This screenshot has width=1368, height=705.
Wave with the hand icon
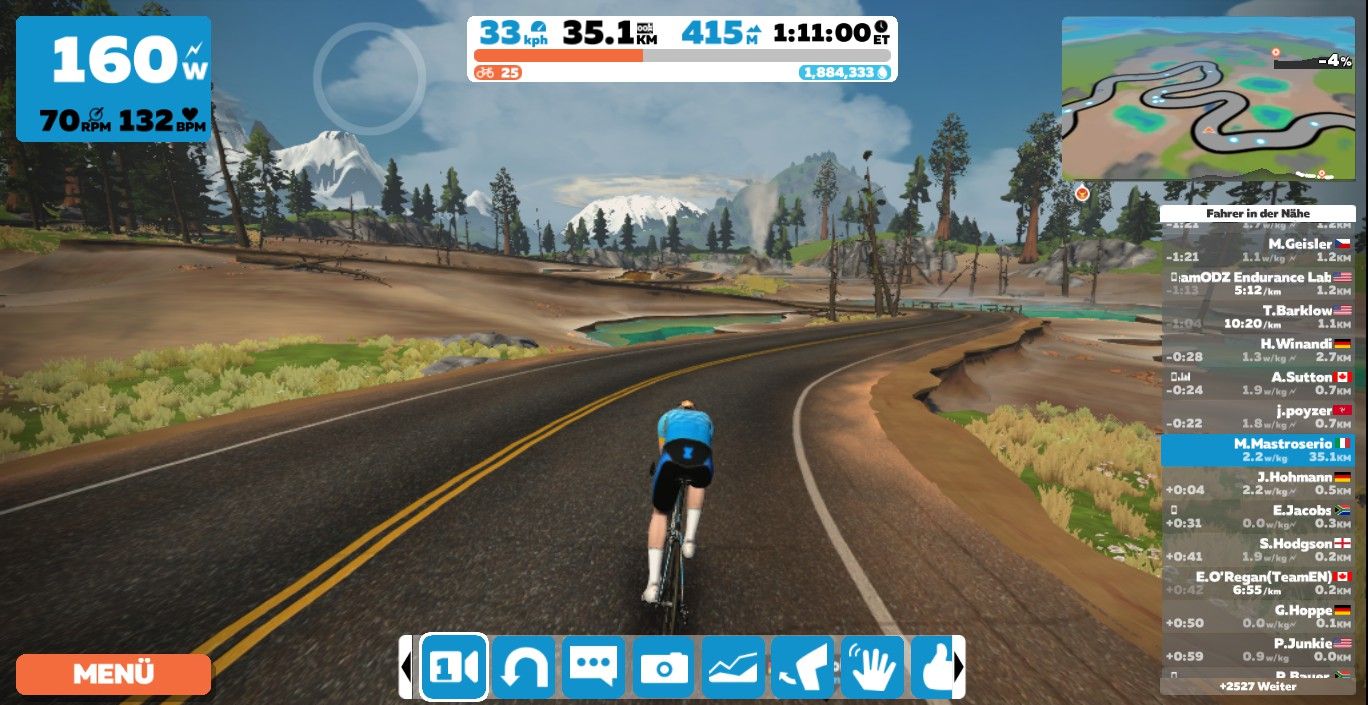coord(873,666)
